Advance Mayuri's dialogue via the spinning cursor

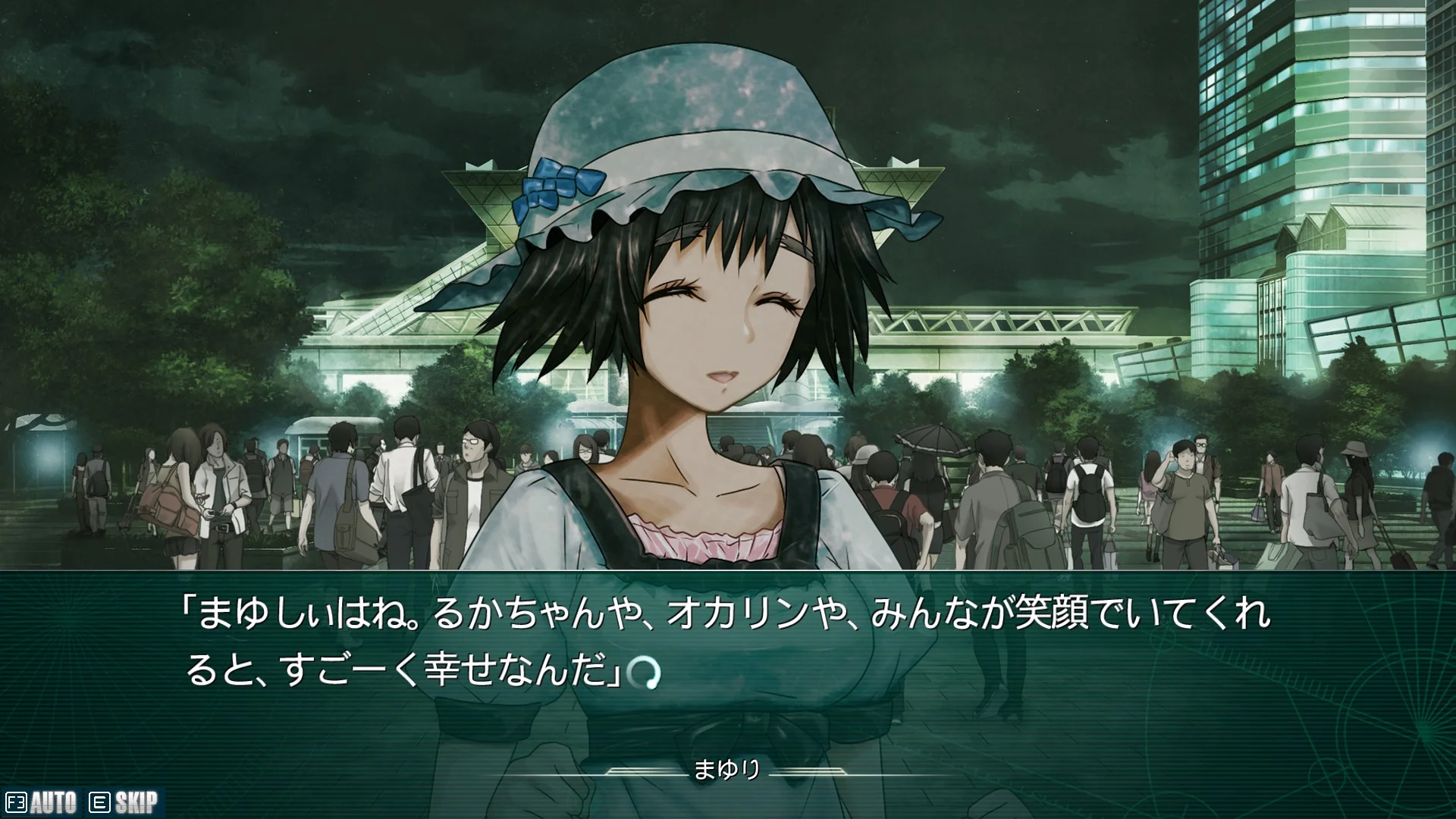(x=645, y=673)
